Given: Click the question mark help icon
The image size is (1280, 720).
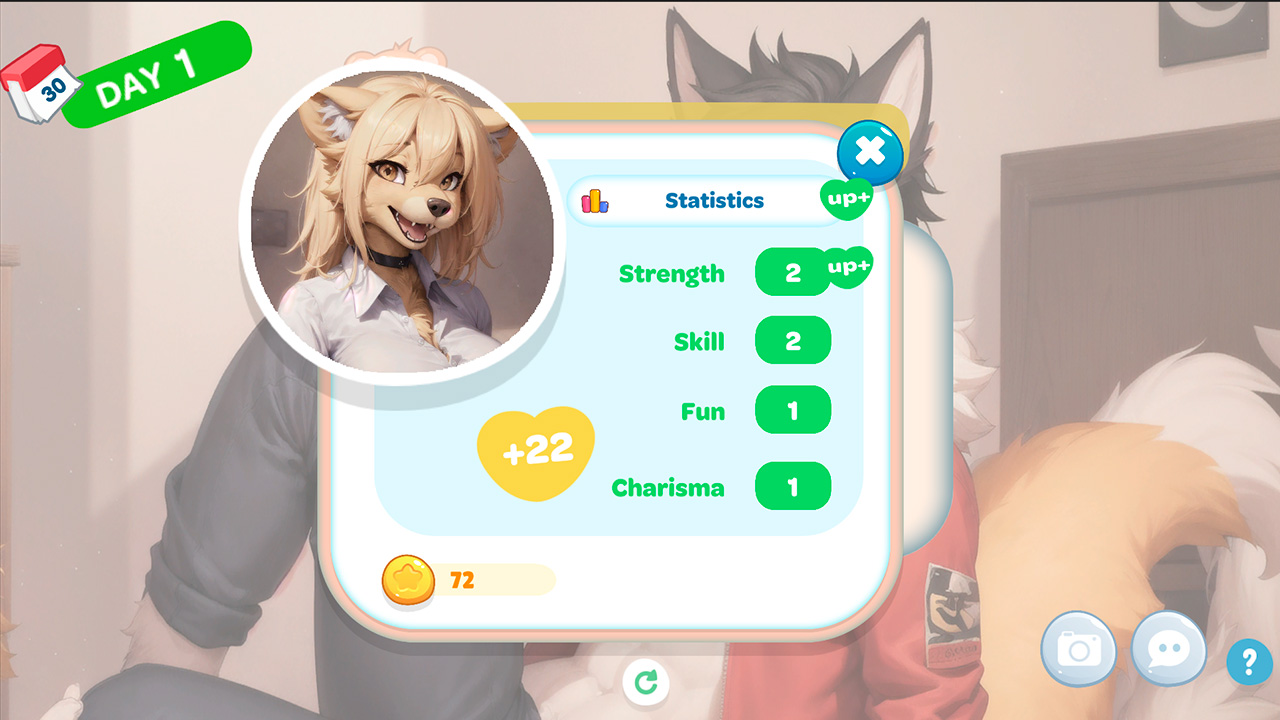Looking at the screenshot, I should 1247,662.
